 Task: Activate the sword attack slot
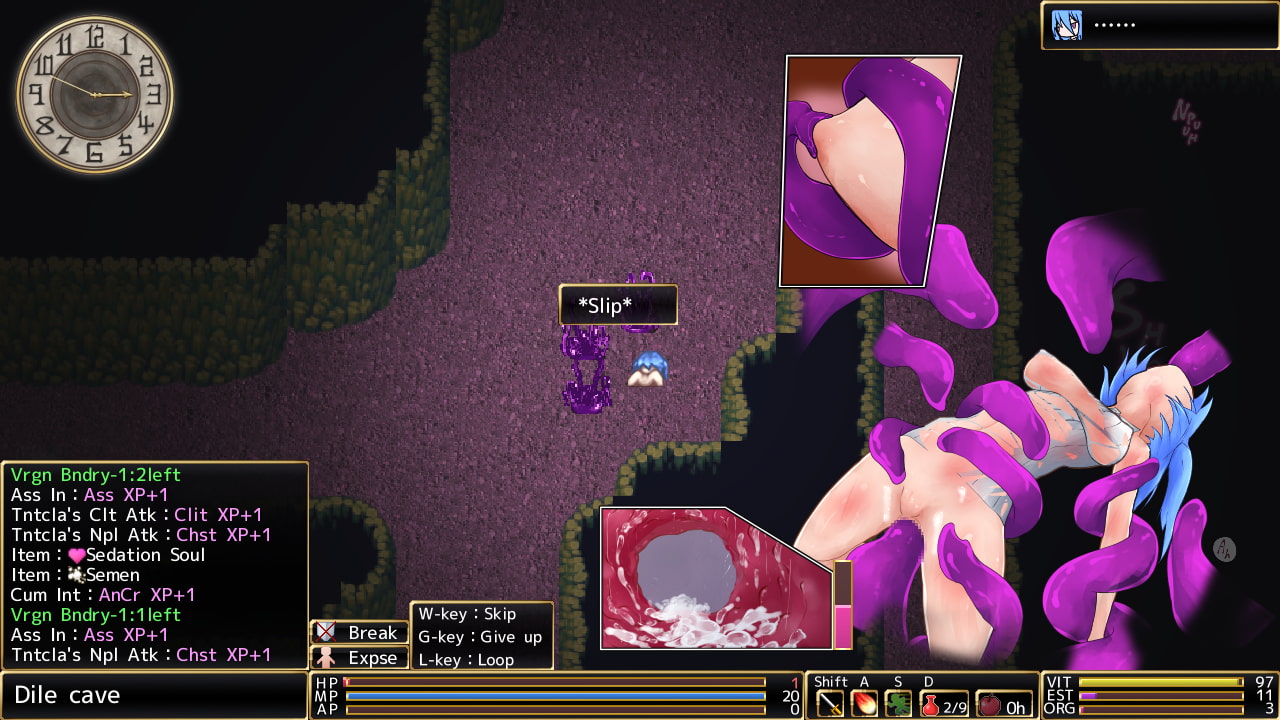[x=830, y=704]
